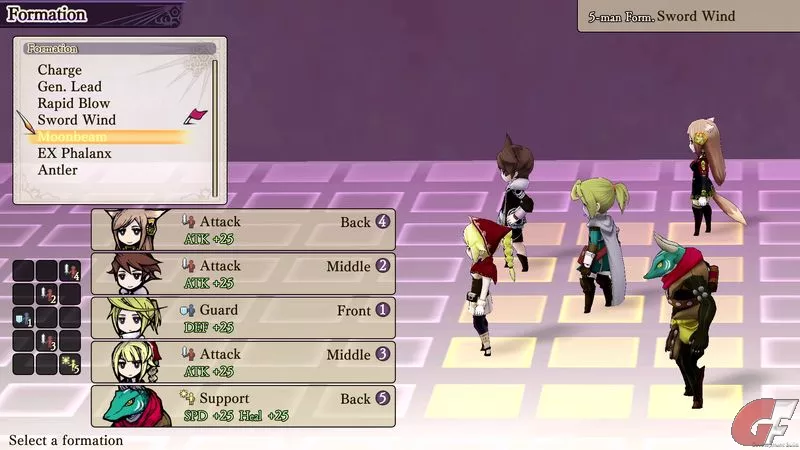Select the Back 4 Attack member row
Screen dimensions: 800x450
click(x=243, y=230)
